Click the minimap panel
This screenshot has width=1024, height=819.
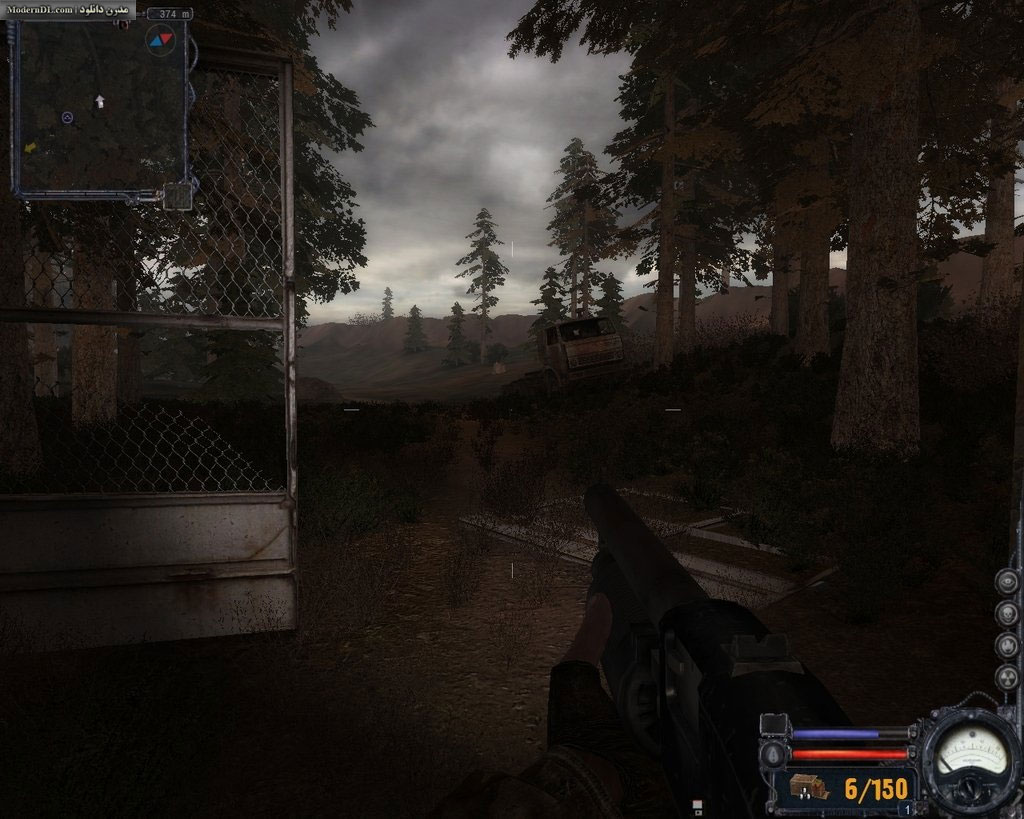[98, 105]
